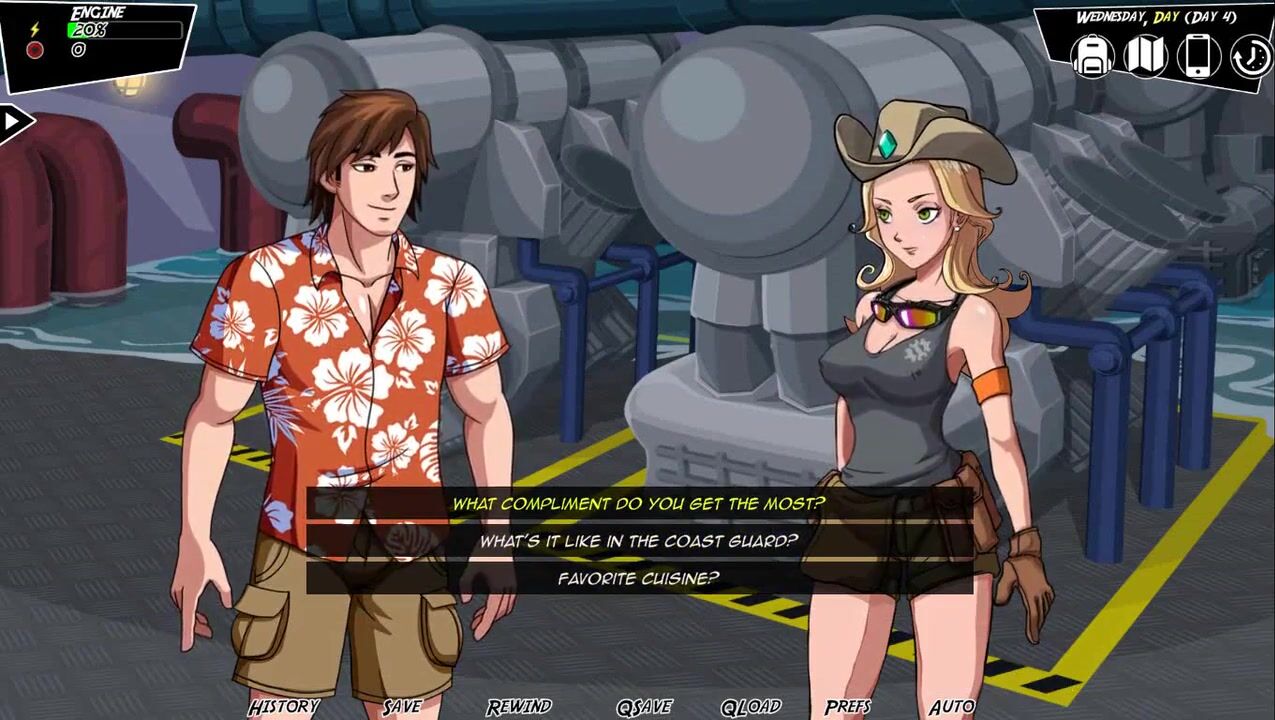Quick save with QSave
1275x720 pixels.
644,706
